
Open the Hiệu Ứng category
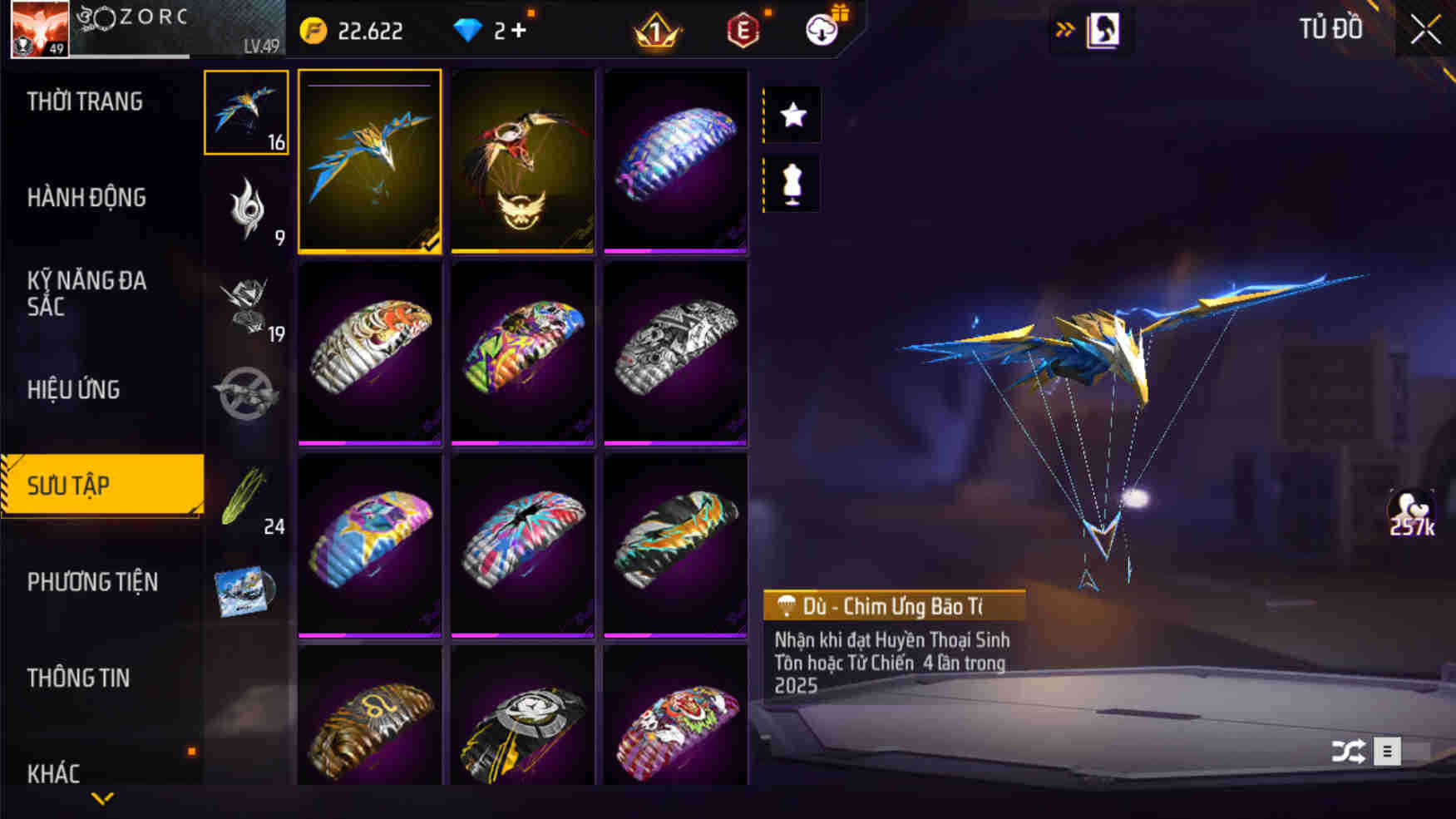(73, 389)
